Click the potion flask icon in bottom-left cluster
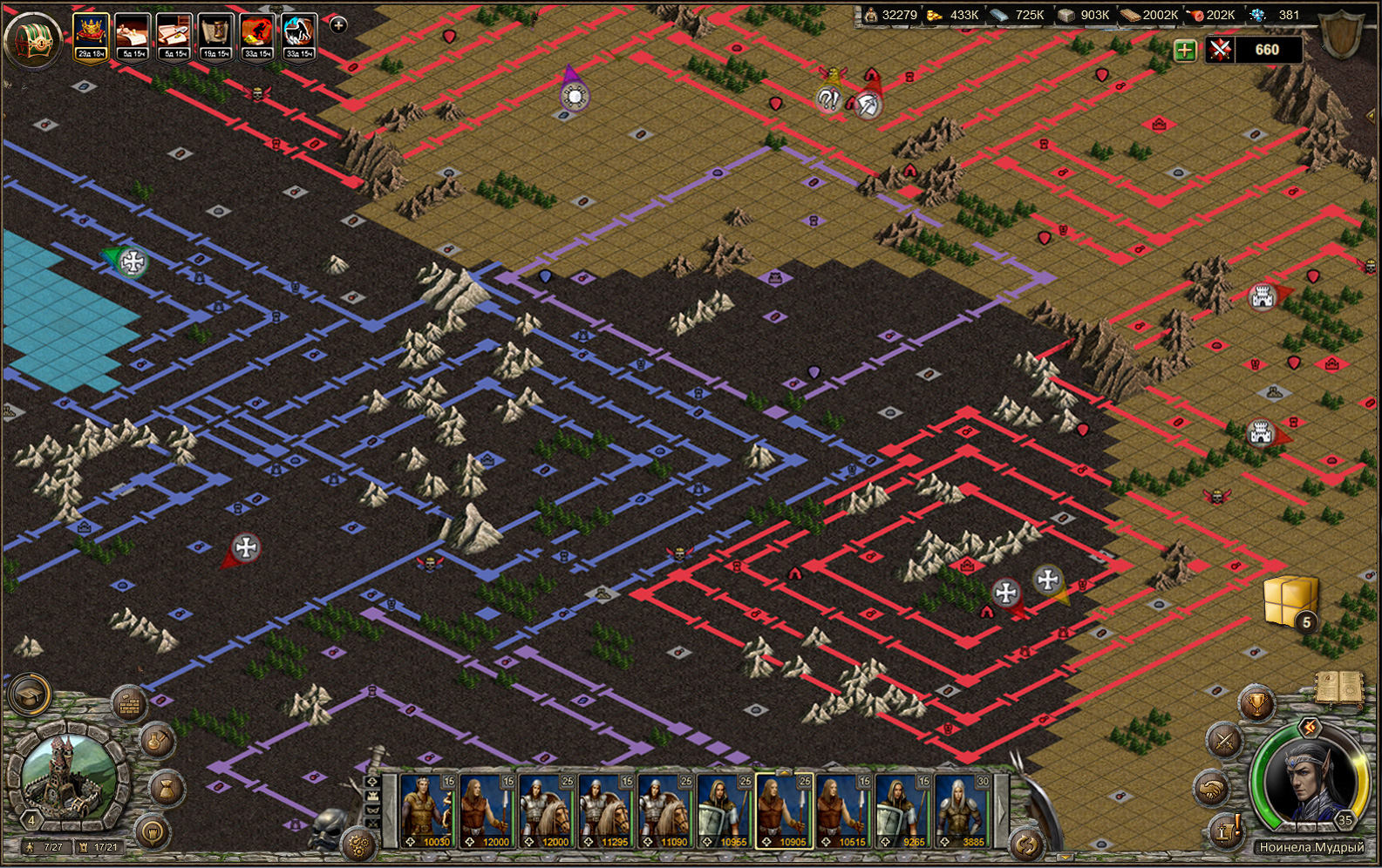This screenshot has width=1382, height=868. coord(158,742)
